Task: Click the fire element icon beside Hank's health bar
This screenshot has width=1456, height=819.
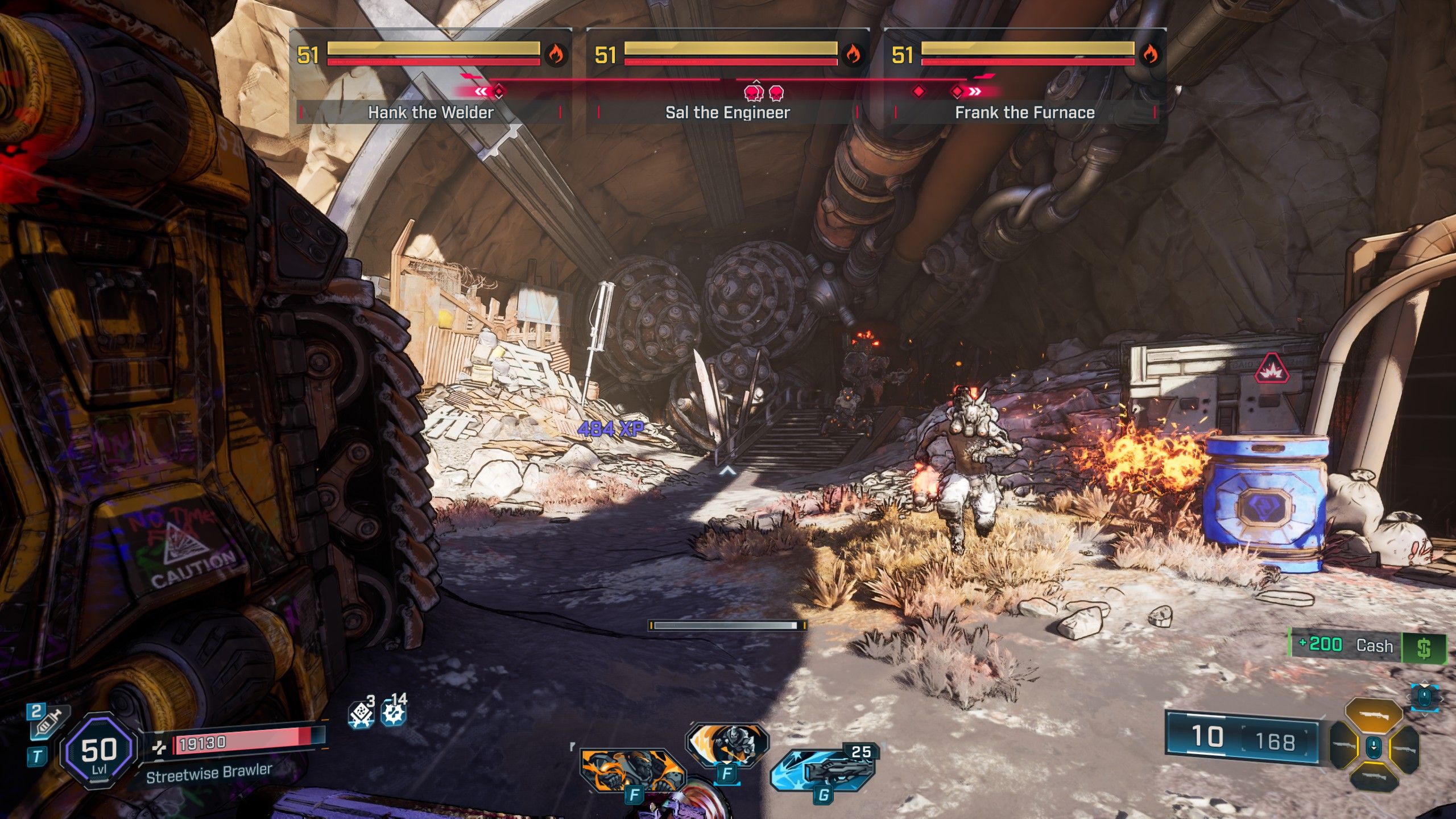Action: pos(555,55)
